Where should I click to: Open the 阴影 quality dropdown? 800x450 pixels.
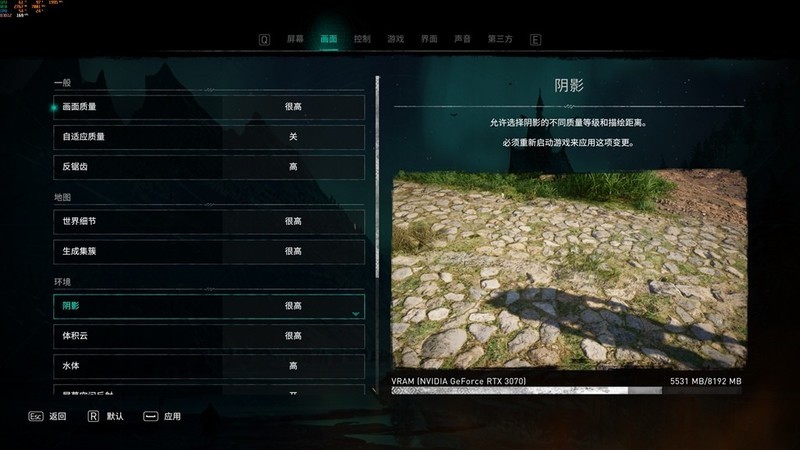pyautogui.click(x=209, y=306)
